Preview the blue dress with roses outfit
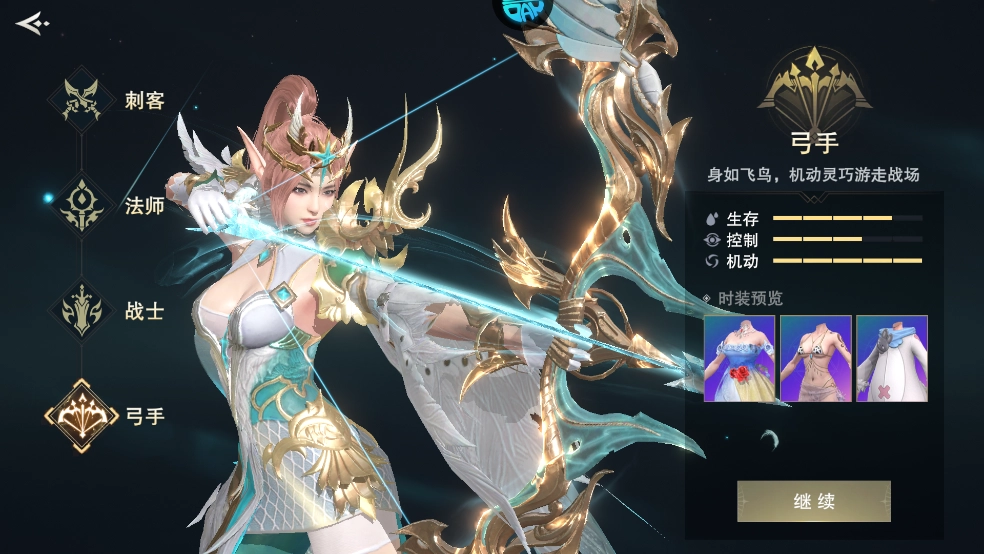Viewport: 984px width, 554px height. tap(739, 359)
